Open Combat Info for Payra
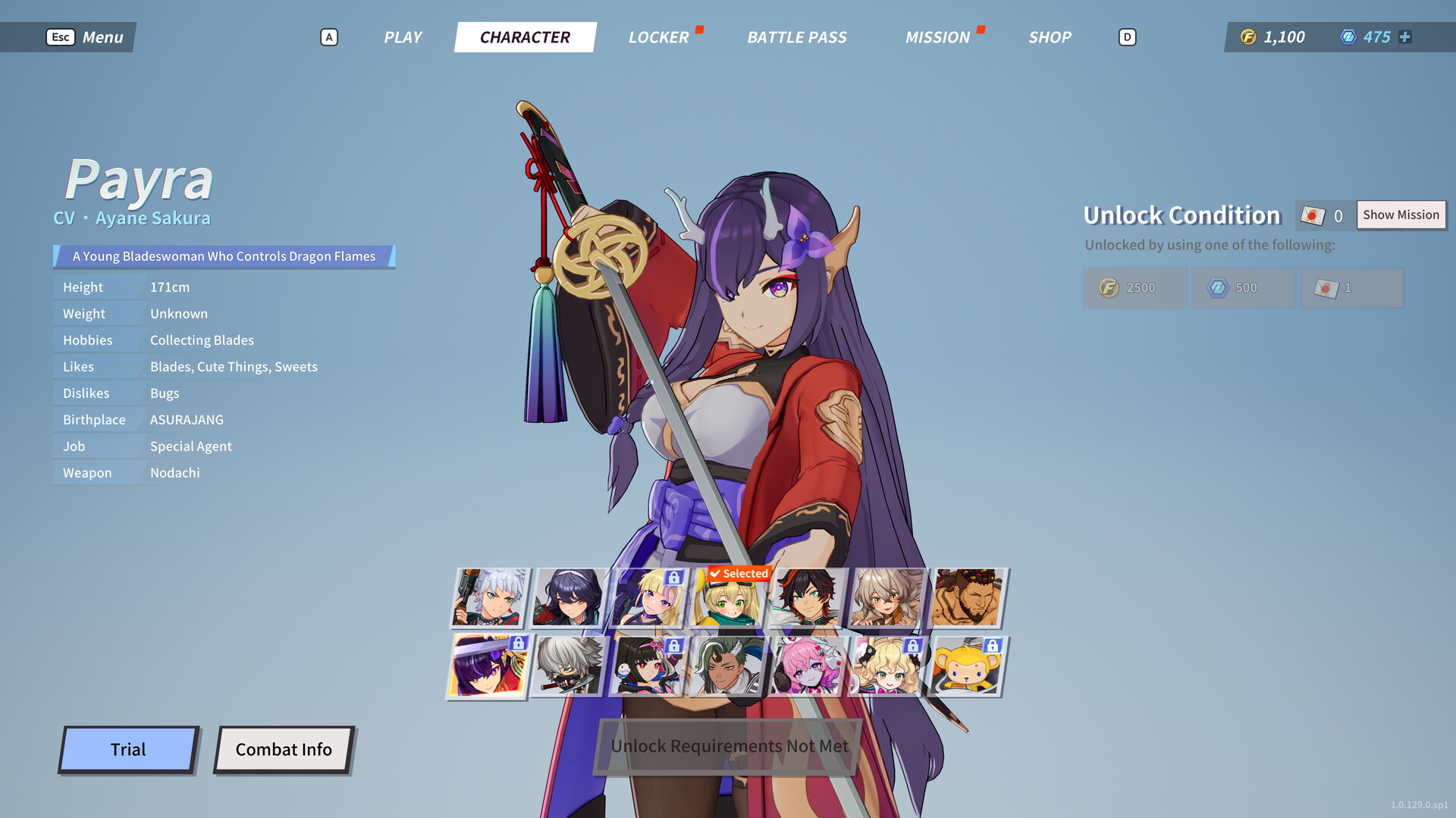 click(x=284, y=750)
